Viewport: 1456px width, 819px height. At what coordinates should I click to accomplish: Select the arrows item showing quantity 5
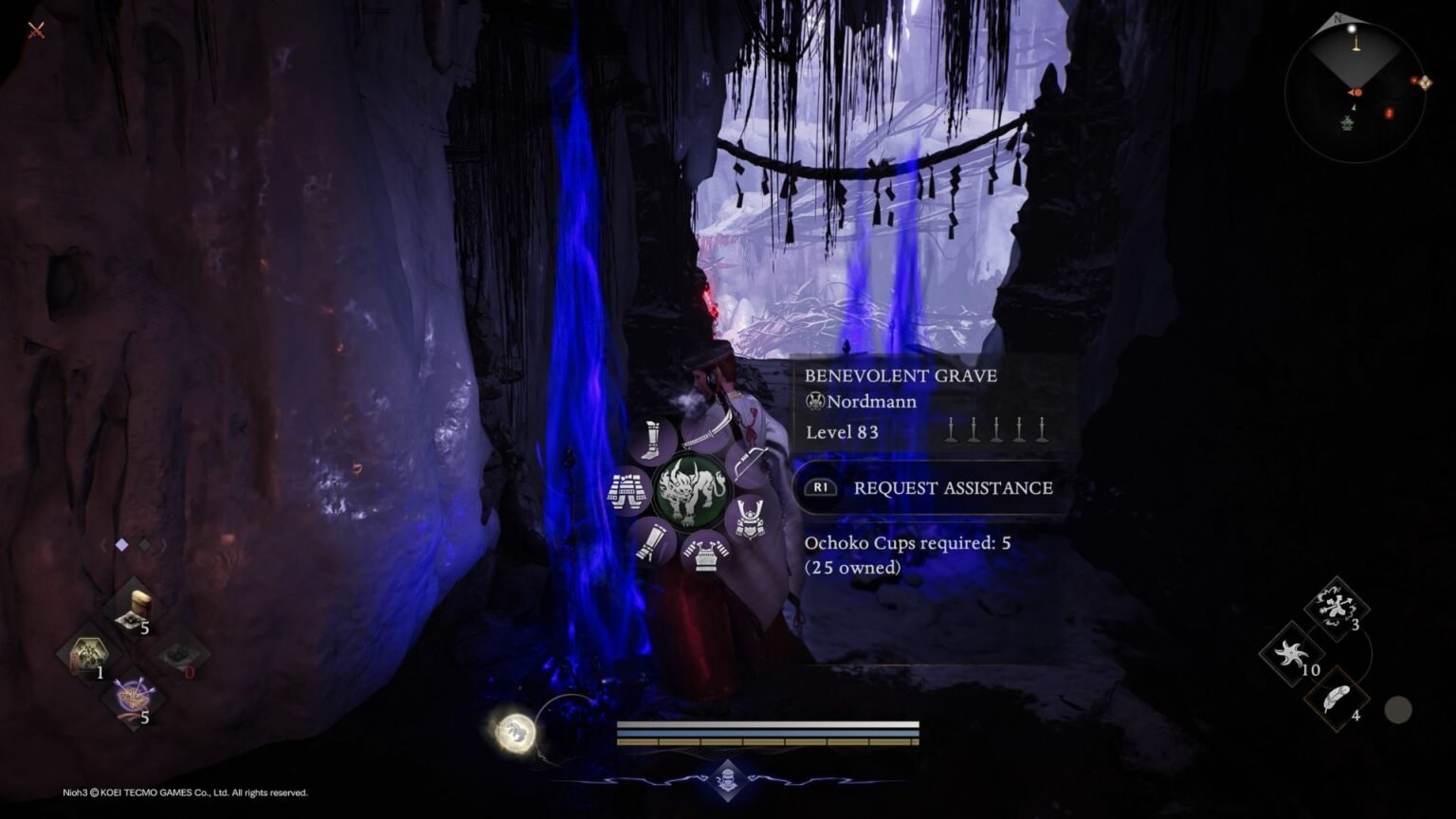[x=135, y=695]
